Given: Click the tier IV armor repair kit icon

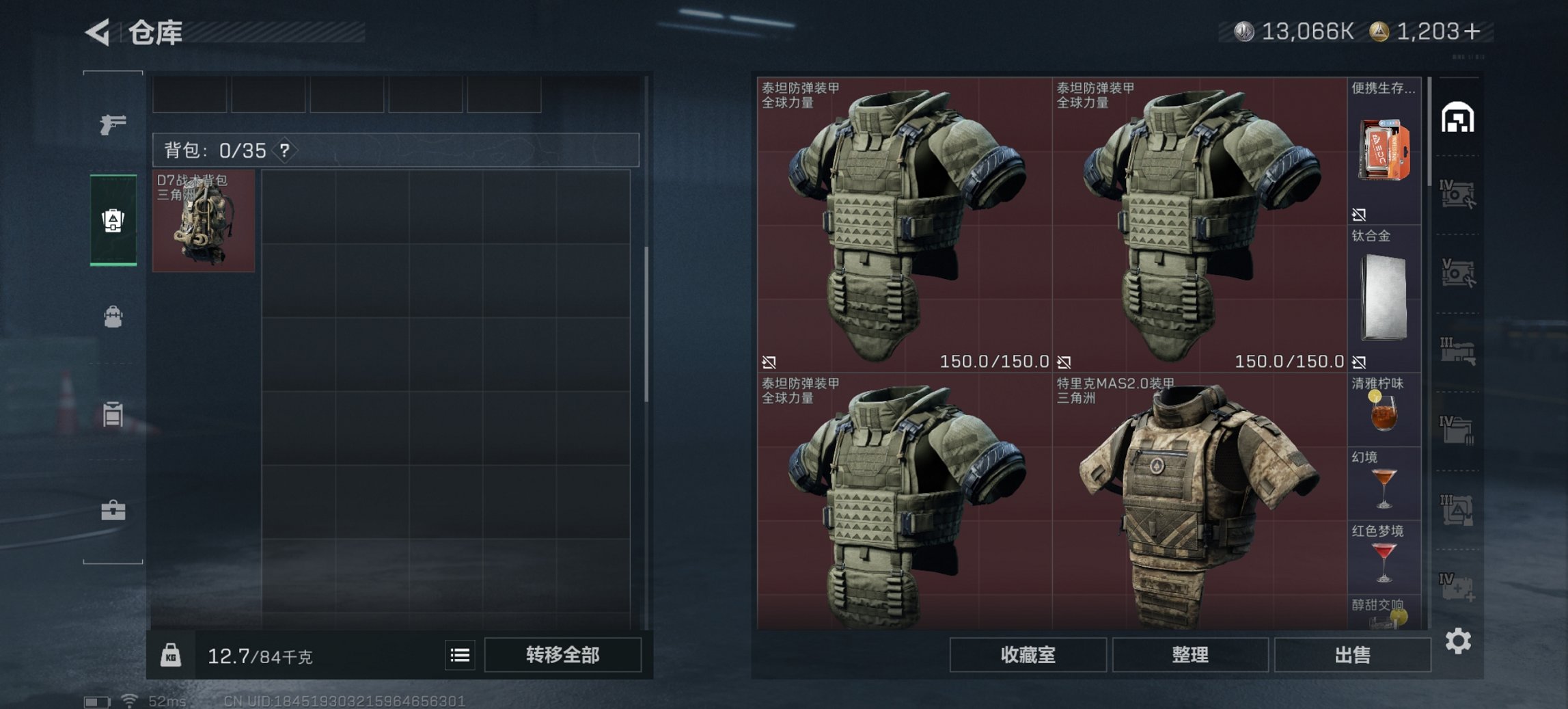Looking at the screenshot, I should 1459,193.
